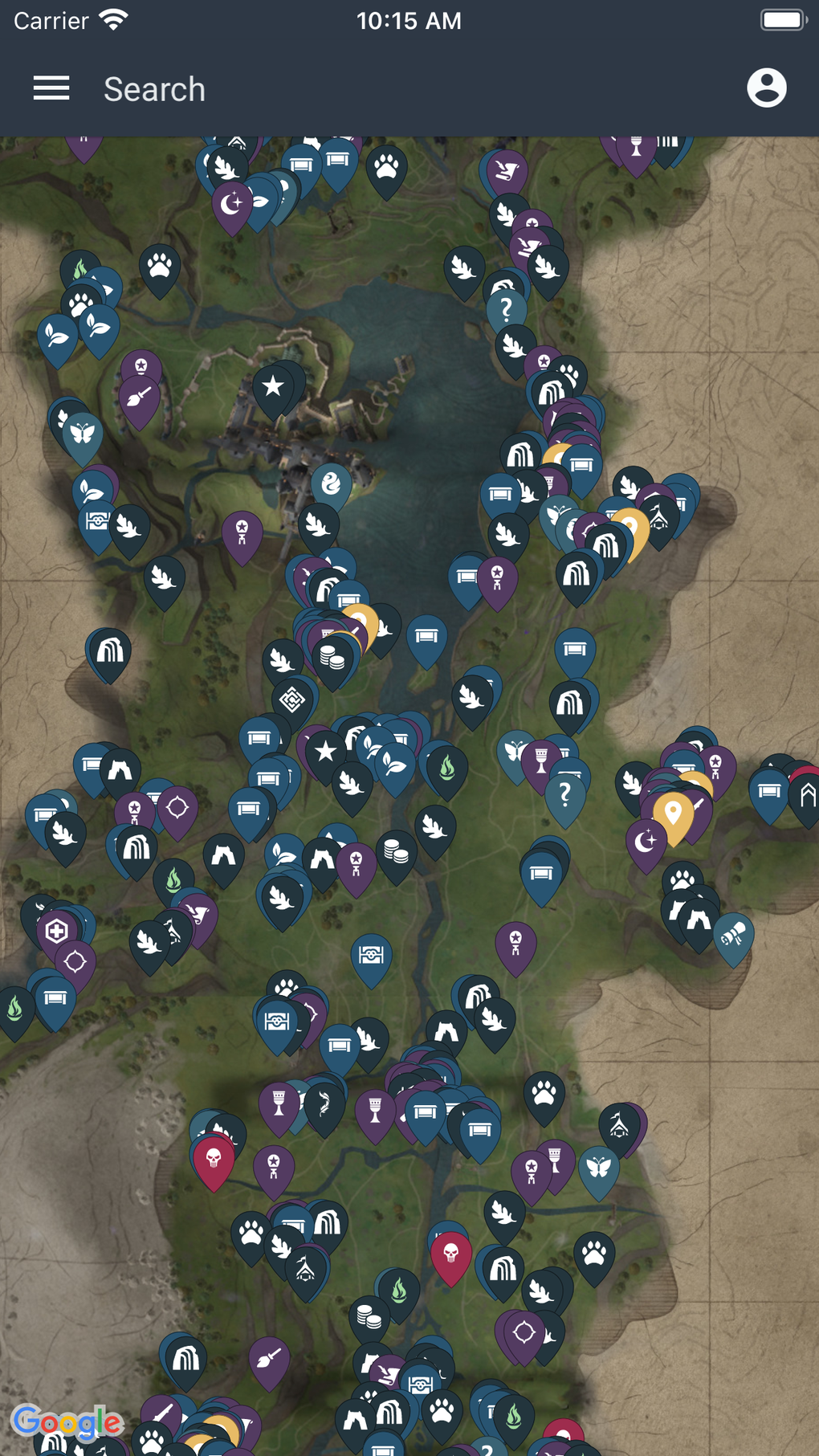This screenshot has width=819, height=1456.
Task: Select the light blue telescope map marker
Action: [733, 935]
